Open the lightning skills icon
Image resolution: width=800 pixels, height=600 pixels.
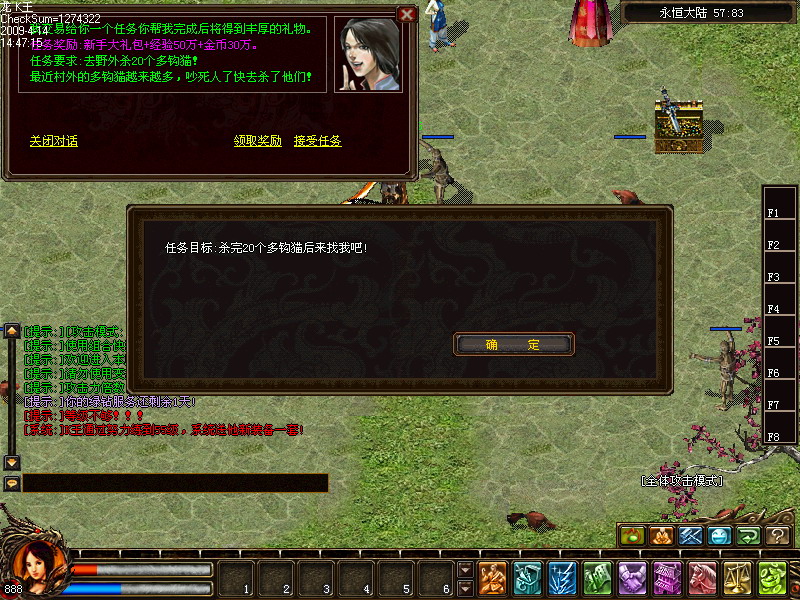(x=562, y=577)
